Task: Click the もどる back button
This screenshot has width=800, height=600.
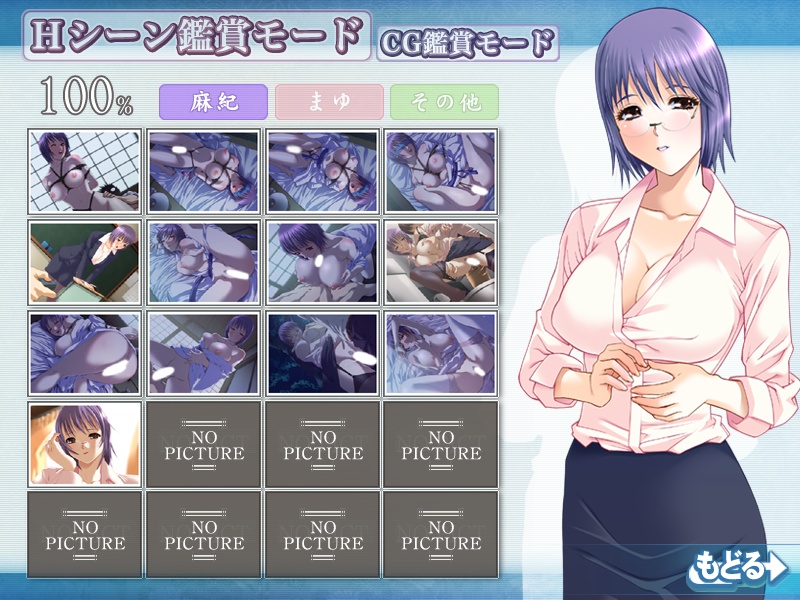Action: point(737,566)
